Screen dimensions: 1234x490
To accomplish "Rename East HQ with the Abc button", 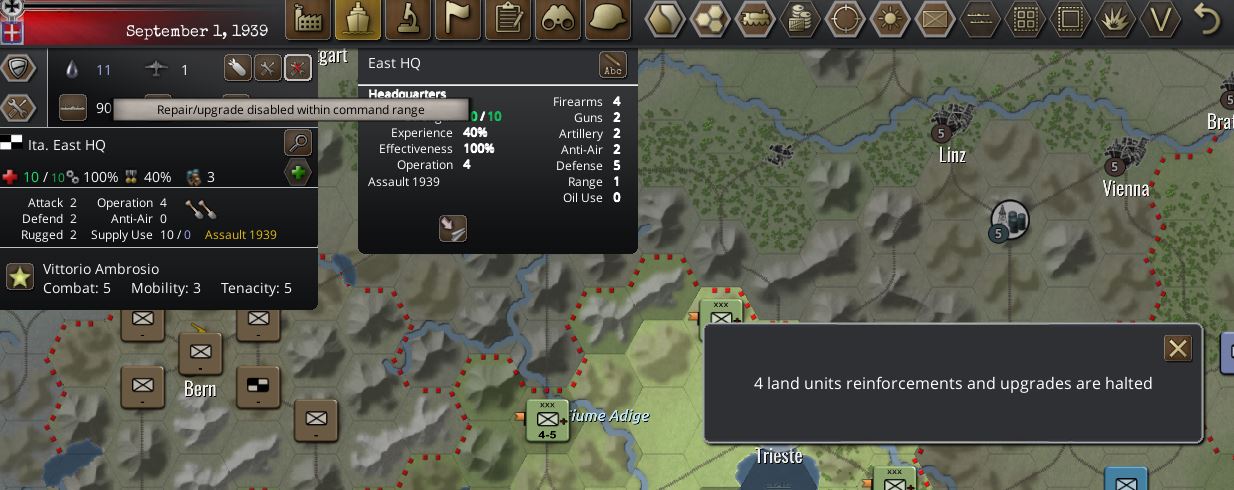I will [x=612, y=66].
